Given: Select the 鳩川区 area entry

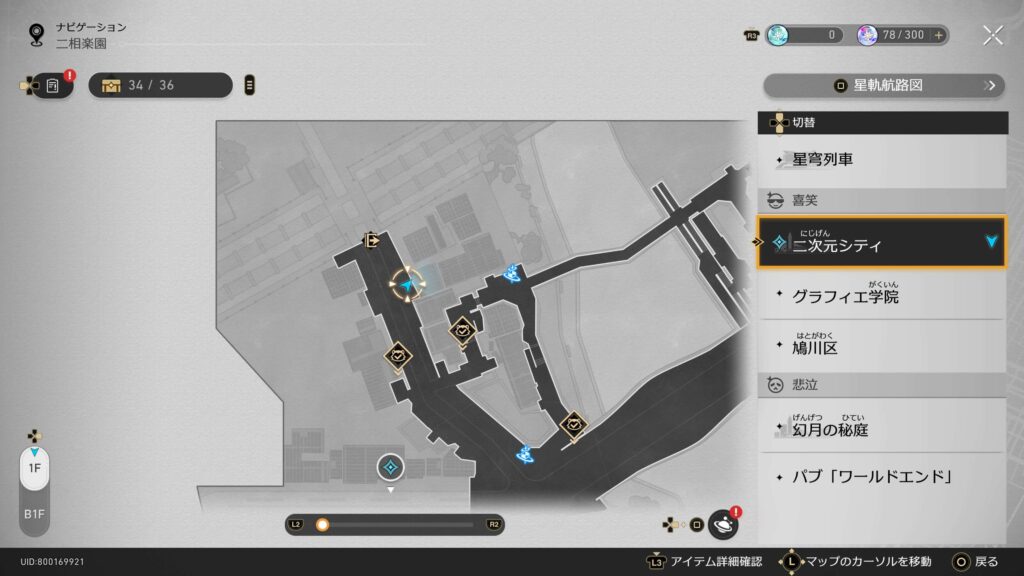Looking at the screenshot, I should (x=880, y=347).
